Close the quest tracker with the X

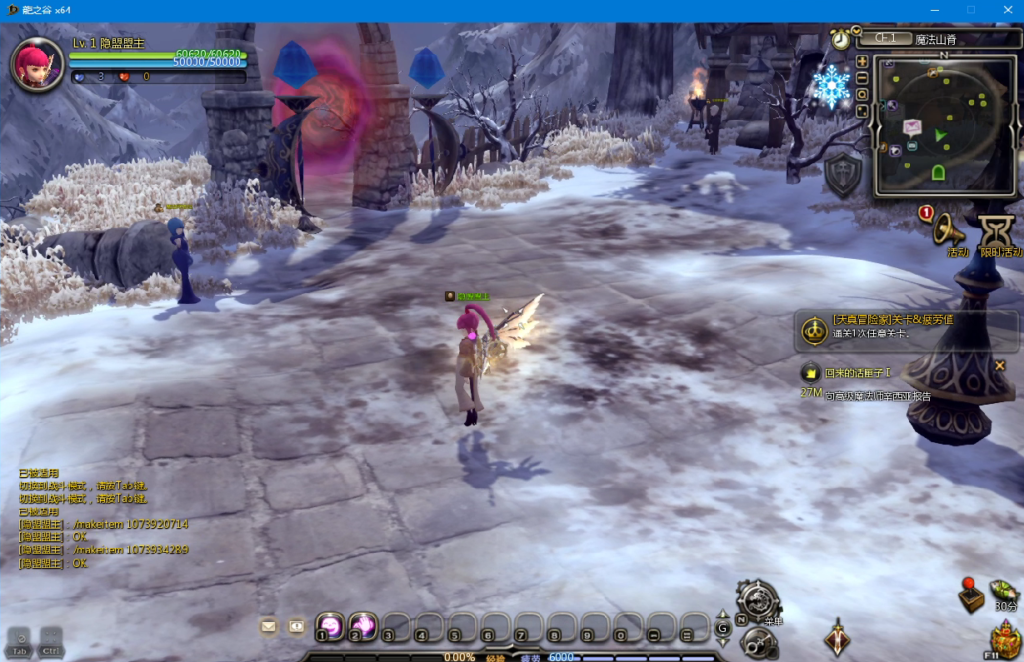coord(999,365)
